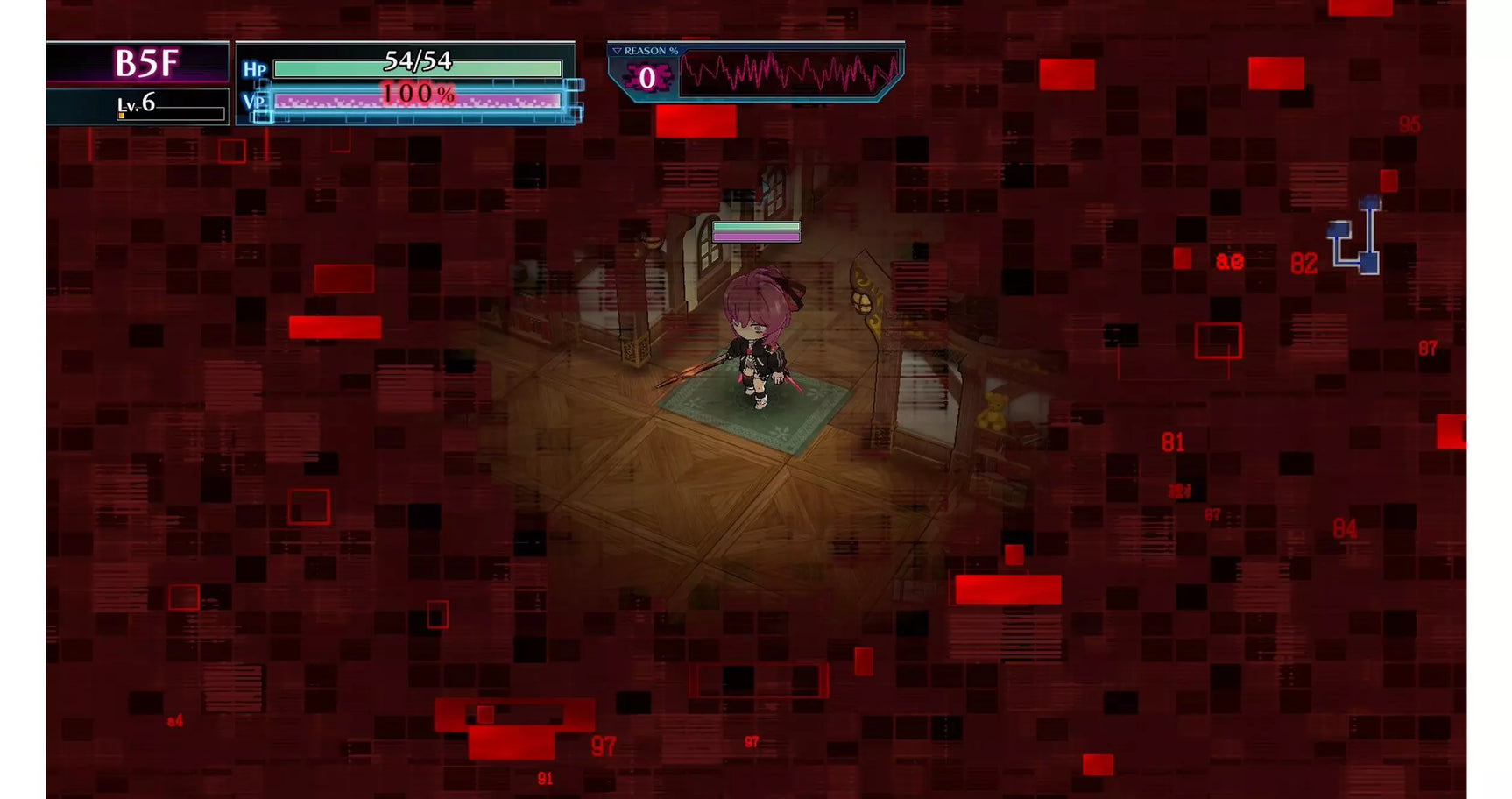Screen dimensions: 1512x799
Task: Collapse the REASON % panel via its triangle
Action: [618, 51]
